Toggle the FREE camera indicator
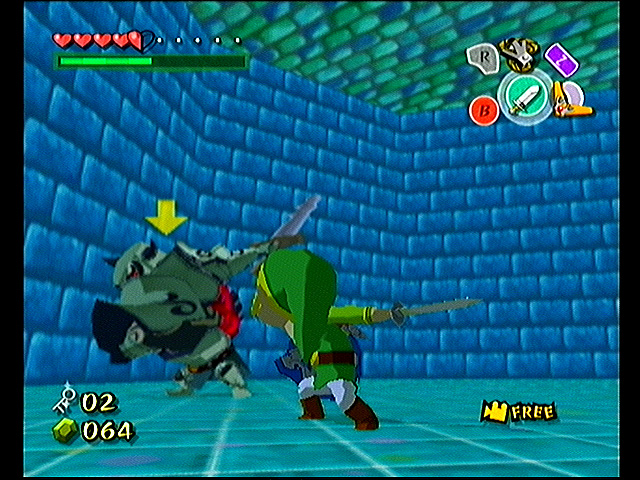 (518, 410)
